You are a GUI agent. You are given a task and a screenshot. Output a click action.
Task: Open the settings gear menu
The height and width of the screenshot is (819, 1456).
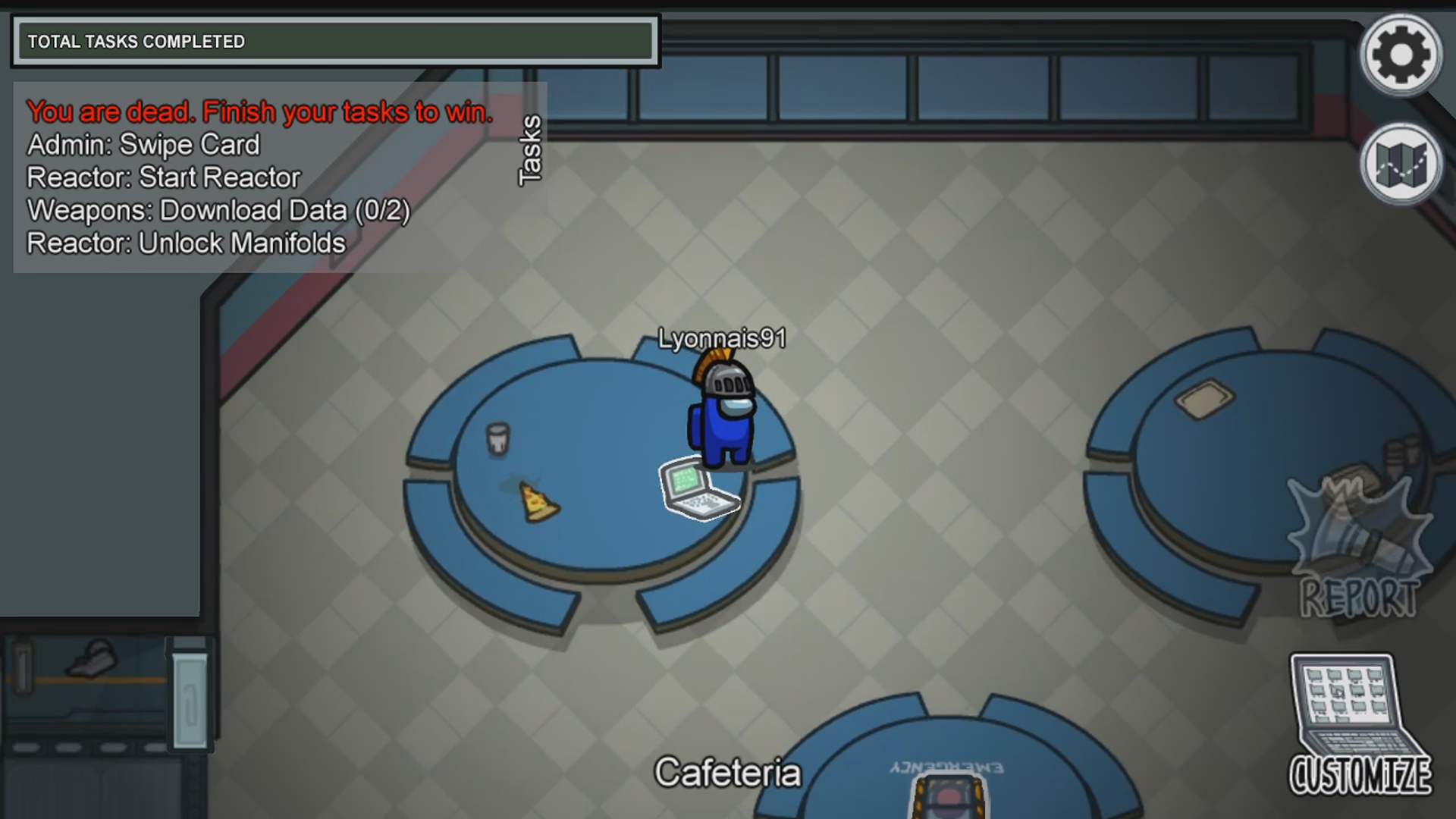(1401, 55)
